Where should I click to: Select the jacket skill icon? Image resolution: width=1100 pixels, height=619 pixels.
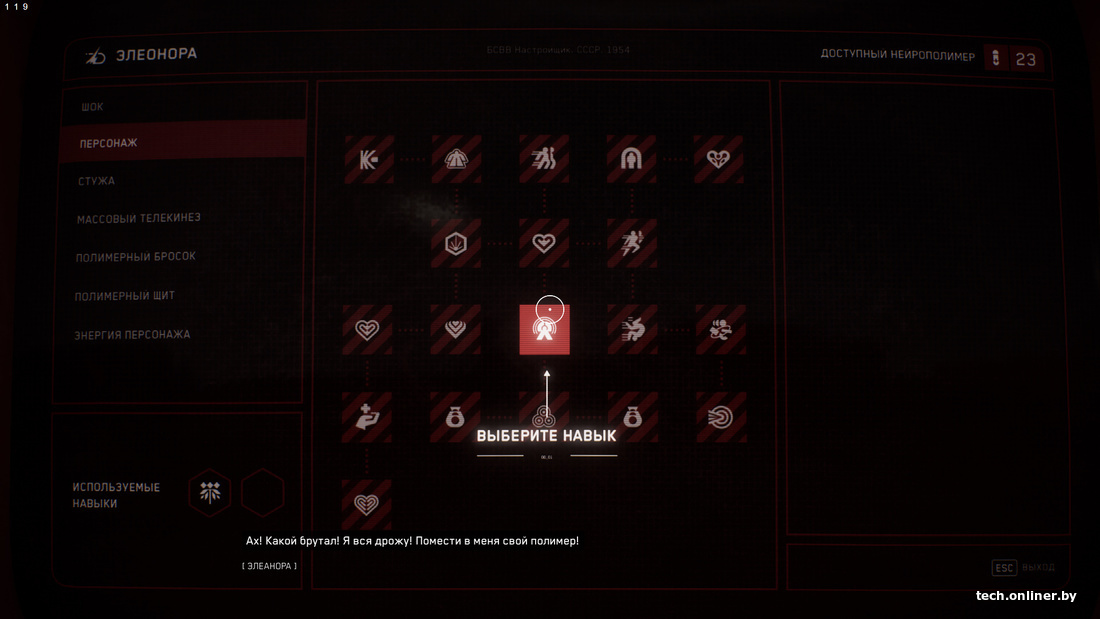[x=456, y=159]
